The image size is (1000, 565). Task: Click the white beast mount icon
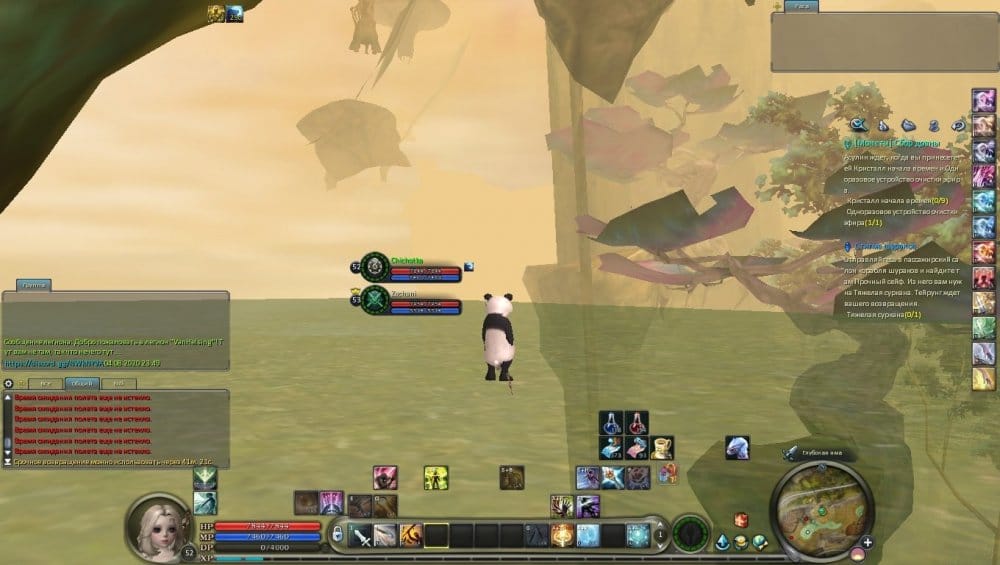[x=738, y=447]
